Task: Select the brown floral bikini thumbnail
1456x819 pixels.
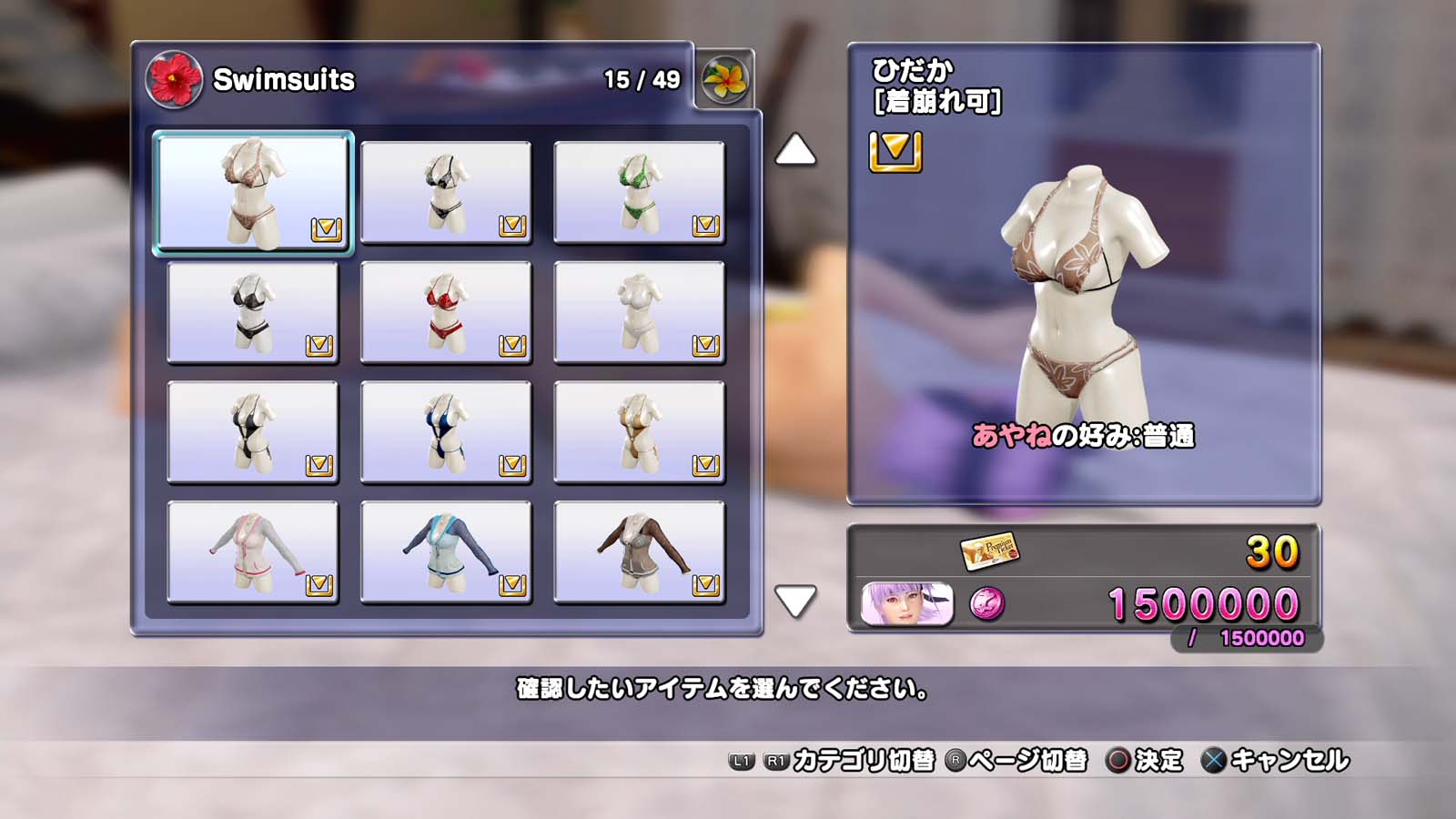Action: tap(253, 192)
